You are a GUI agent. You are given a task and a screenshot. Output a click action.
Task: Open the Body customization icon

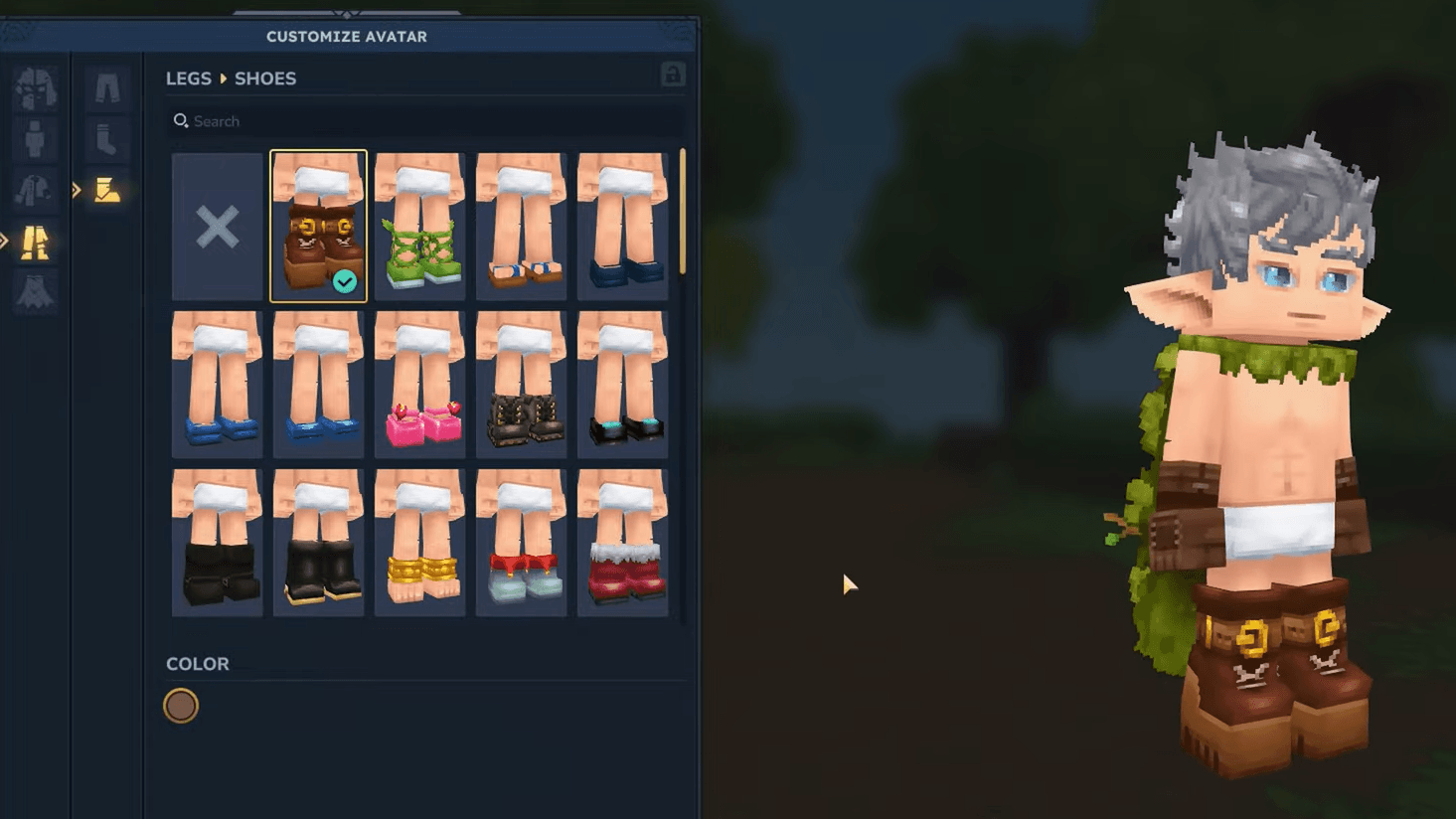click(x=35, y=139)
